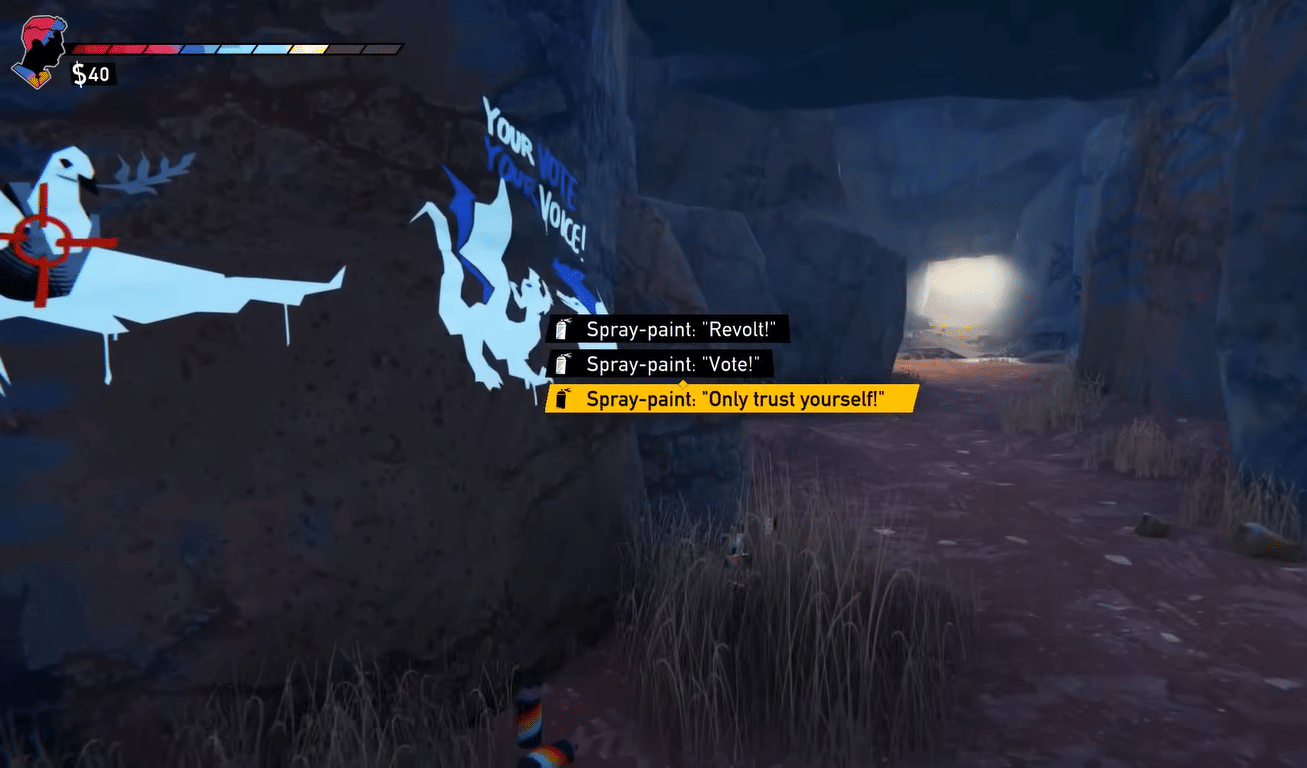Screen dimensions: 1307x768
Task: Choose the spray-paint "Revolt!" option
Action: click(668, 330)
